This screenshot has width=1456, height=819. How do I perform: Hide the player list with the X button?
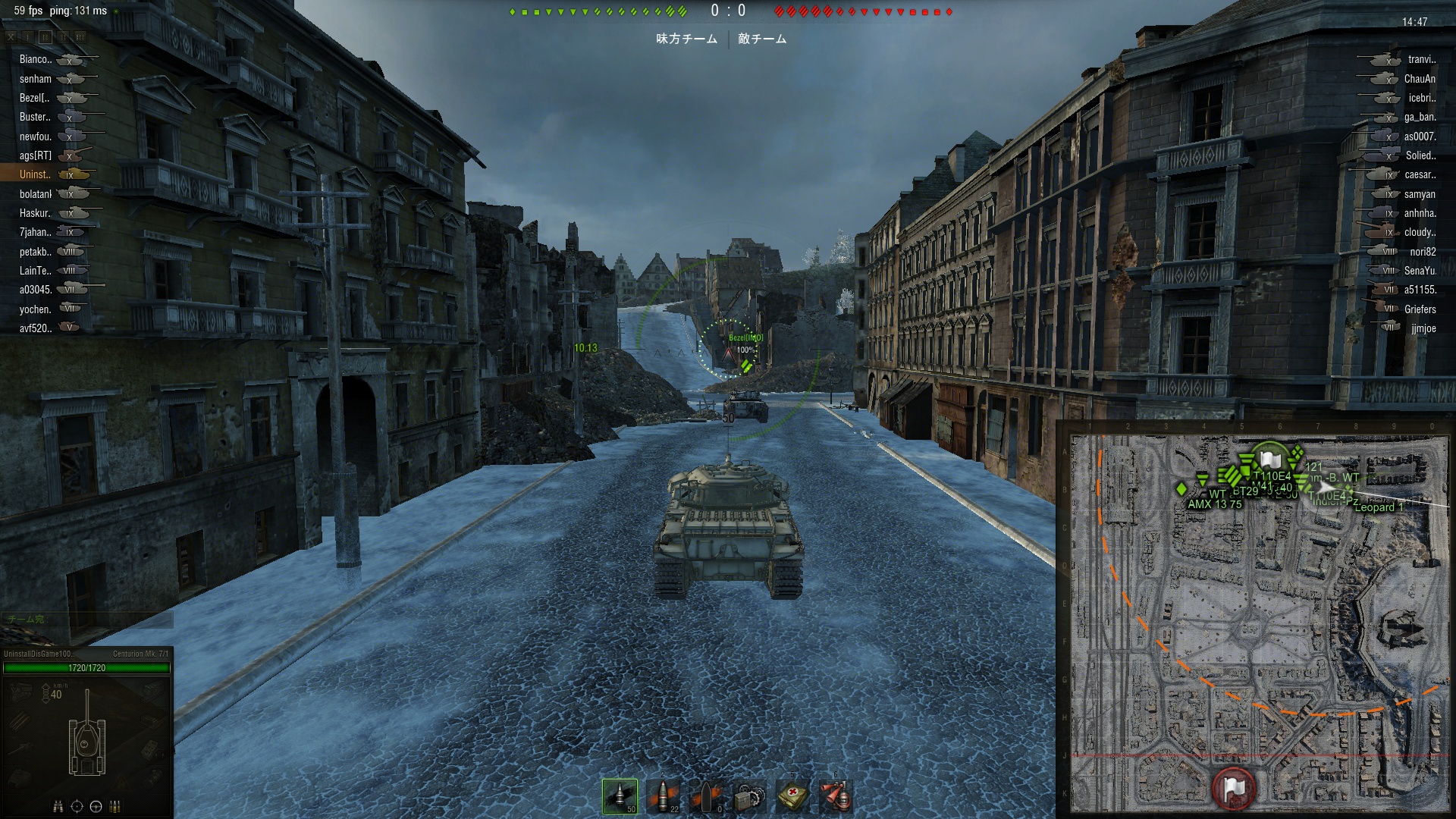[x=11, y=36]
